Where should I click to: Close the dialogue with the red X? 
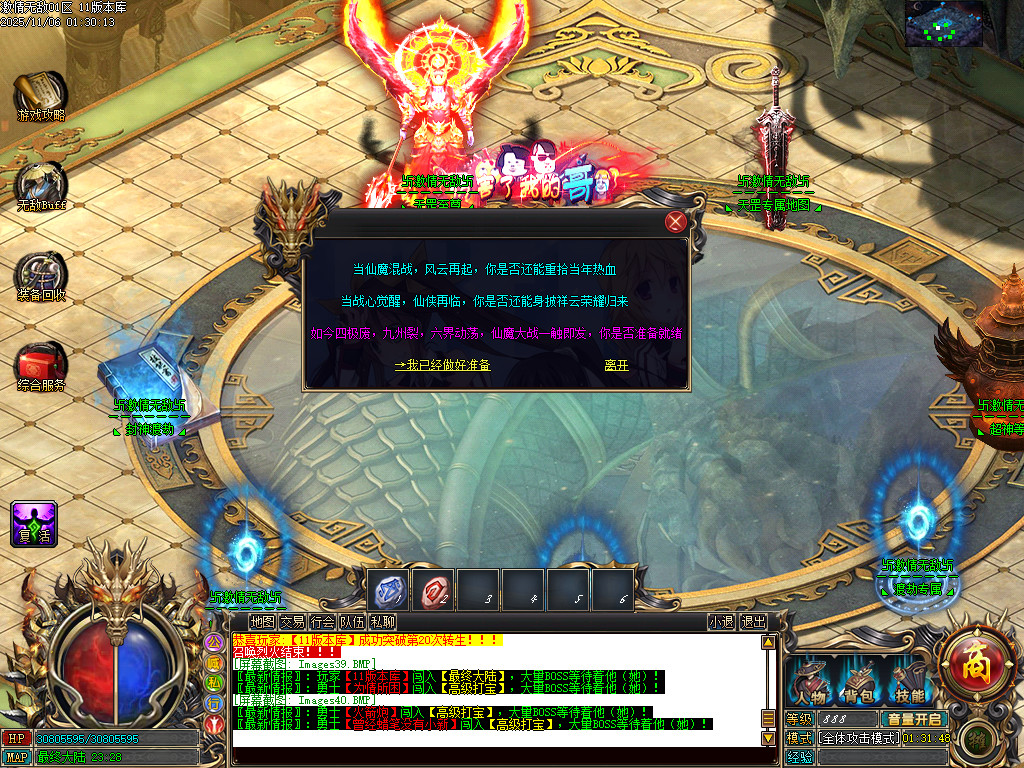click(x=677, y=222)
